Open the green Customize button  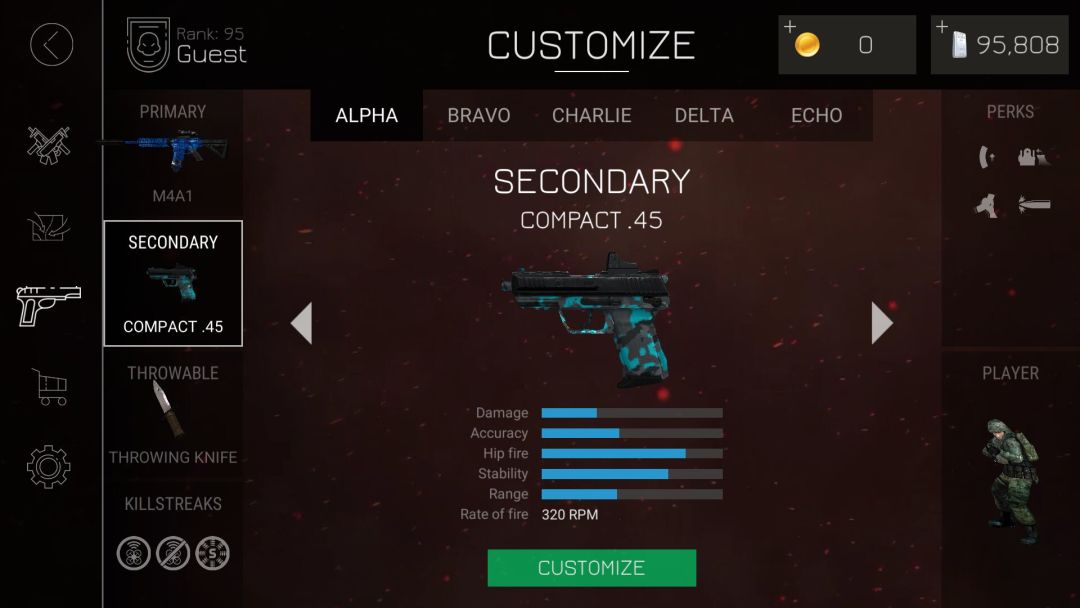[591, 568]
